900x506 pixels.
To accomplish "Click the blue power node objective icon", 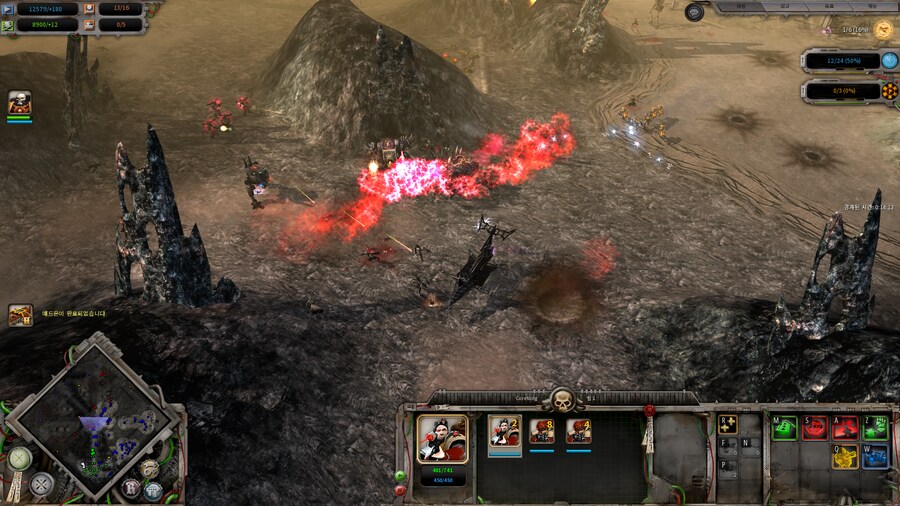I will pos(889,61).
